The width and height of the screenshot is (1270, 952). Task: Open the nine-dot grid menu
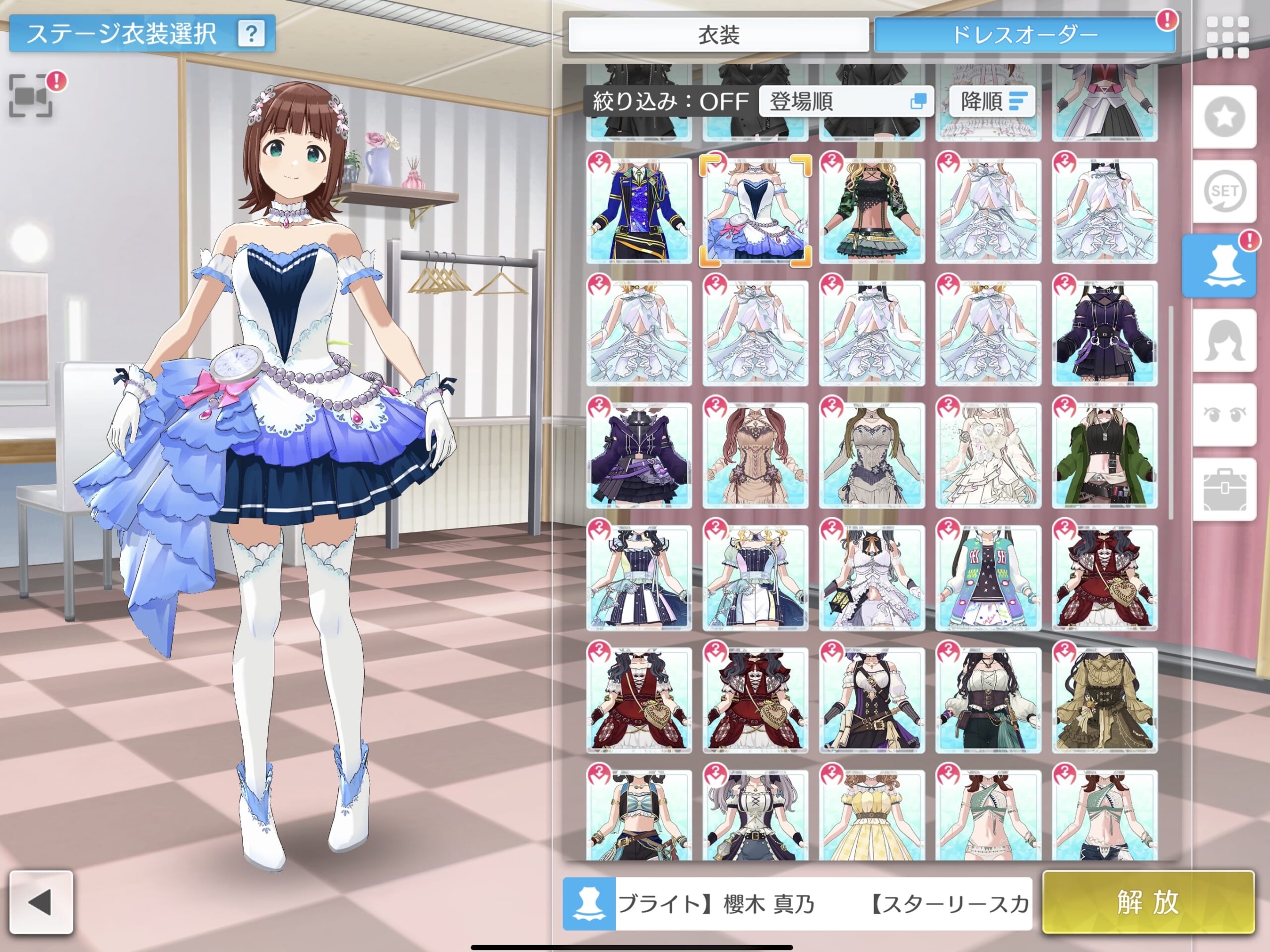coord(1227,37)
